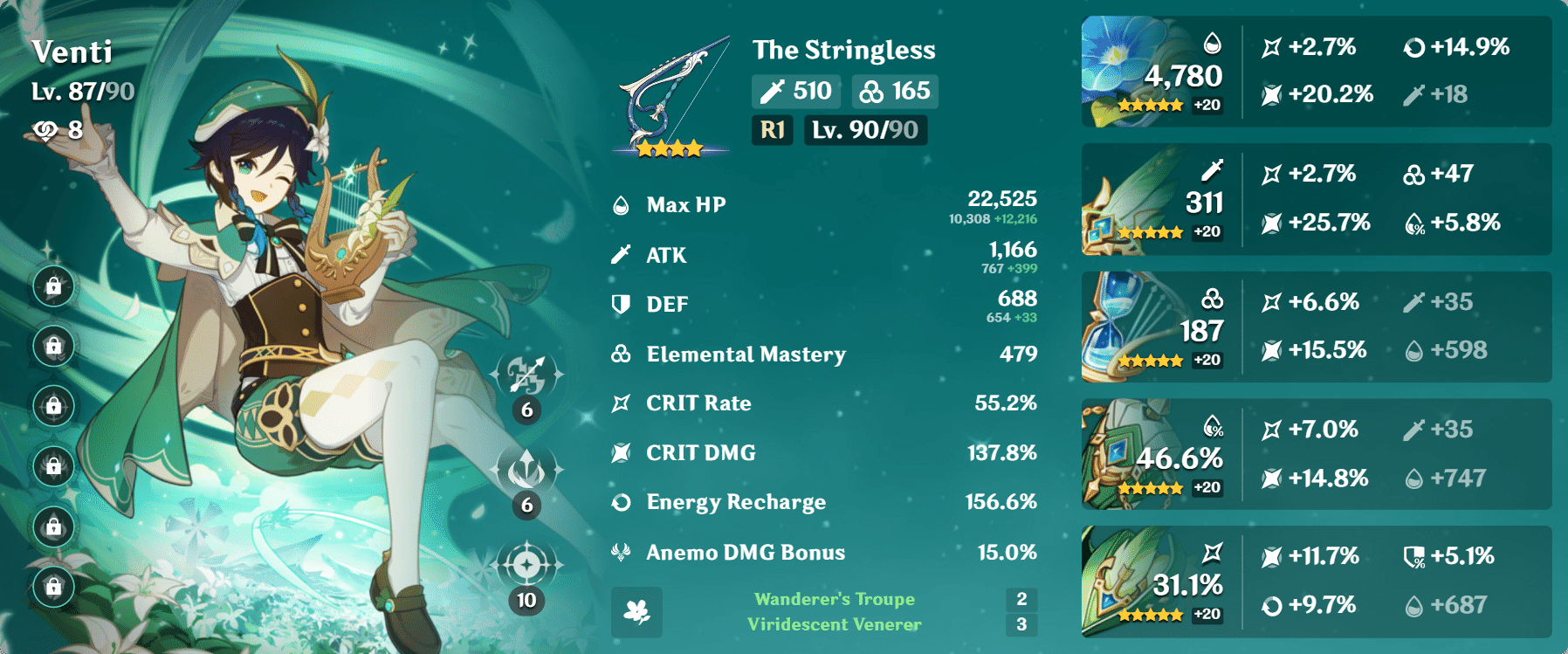
Task: Open the Lv. 90/90 weapon level entry
Action: 864,131
